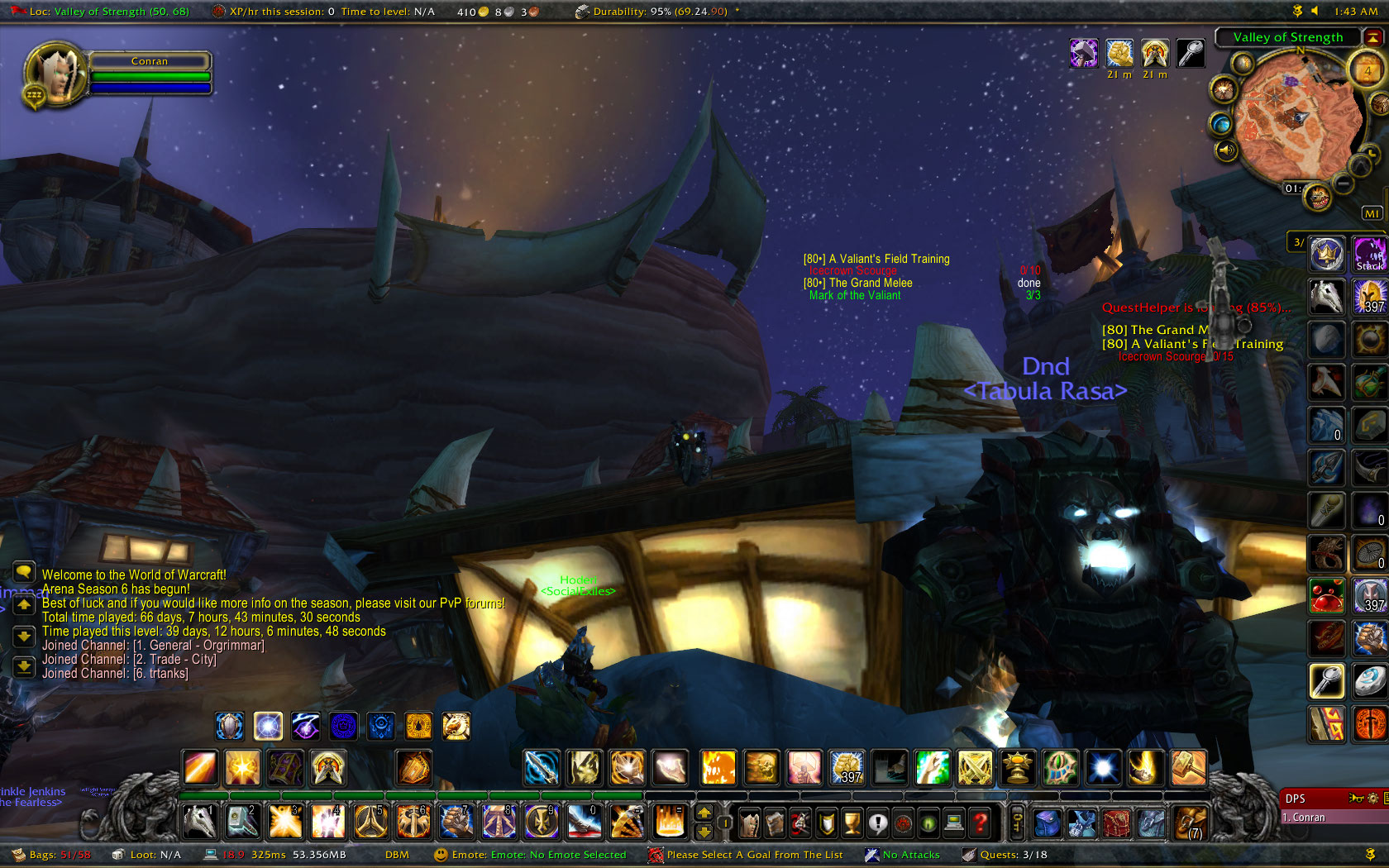1389x868 pixels.
Task: Select the quest '[80] The Grand Melee' in tracker
Action: click(x=857, y=283)
